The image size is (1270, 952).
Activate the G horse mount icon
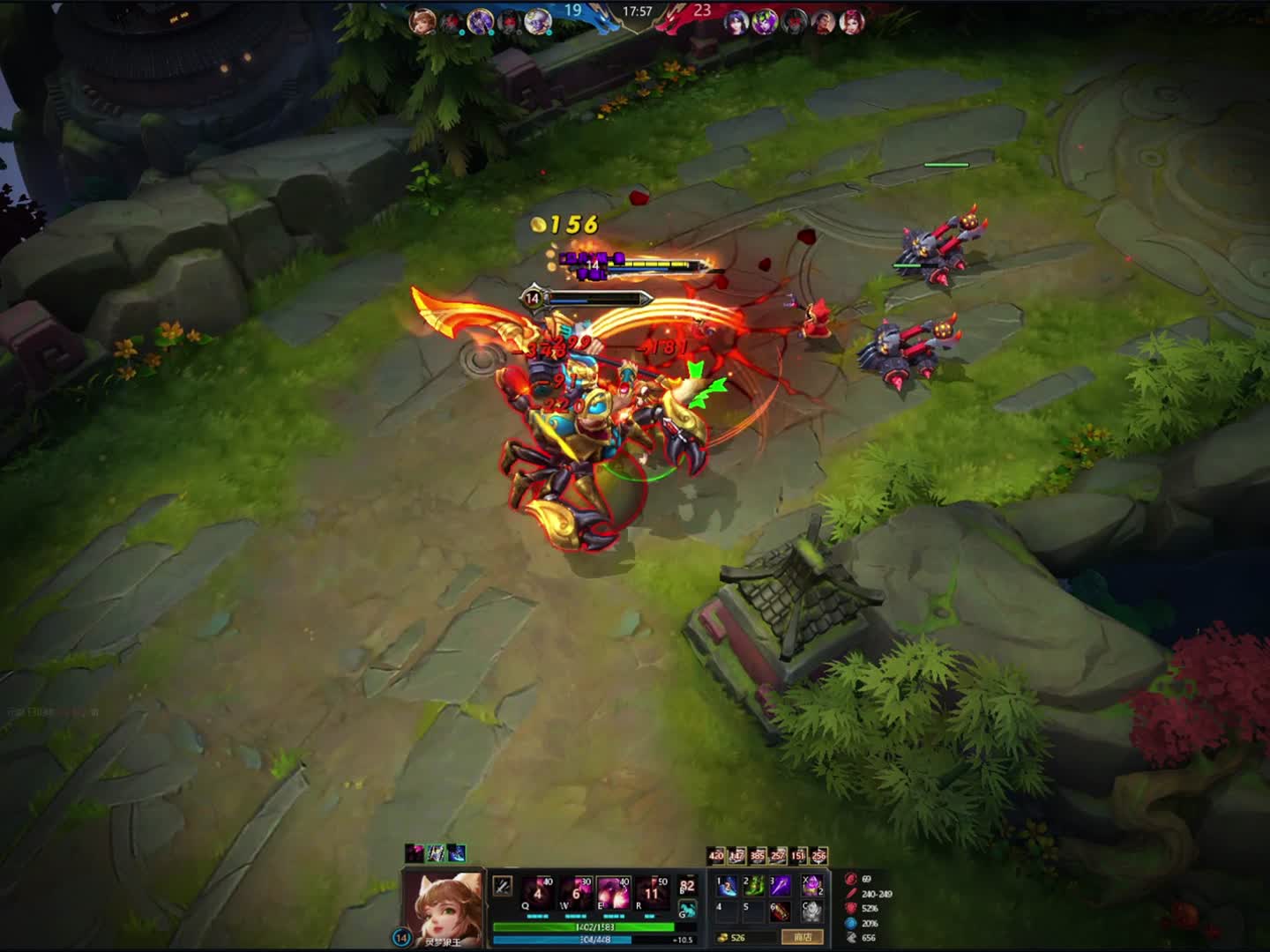[688, 909]
